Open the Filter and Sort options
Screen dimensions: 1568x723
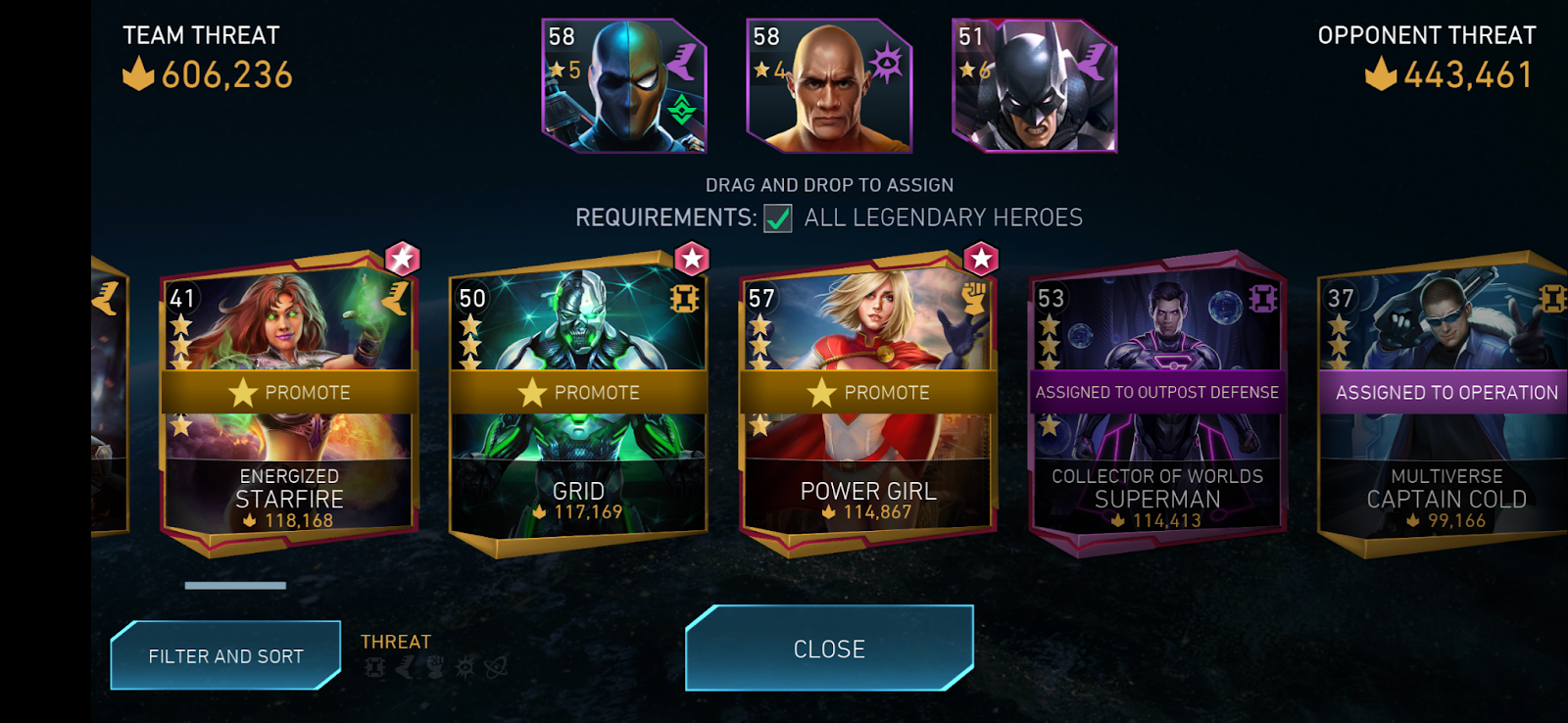225,655
